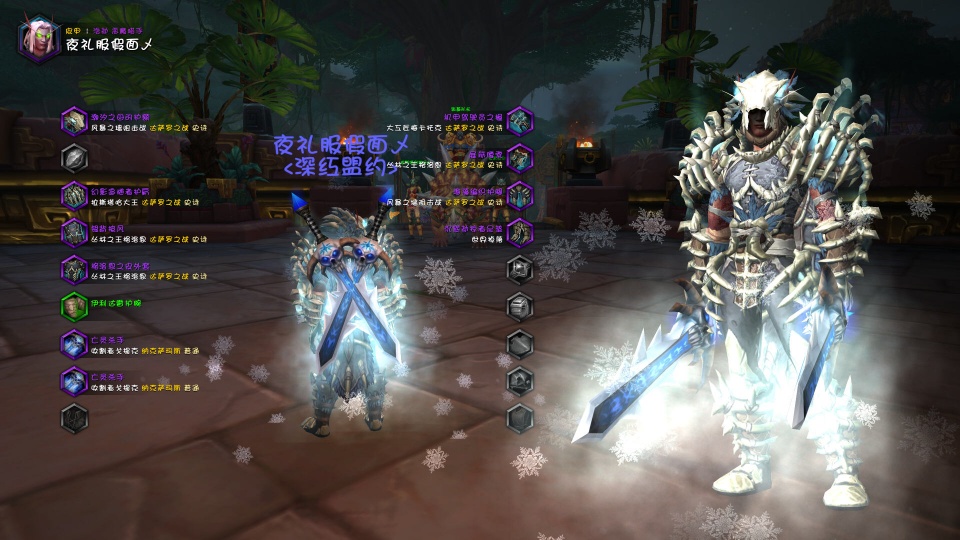The width and height of the screenshot is (960, 540).
Task: Click the blood elf character portrait
Action: tap(40, 39)
